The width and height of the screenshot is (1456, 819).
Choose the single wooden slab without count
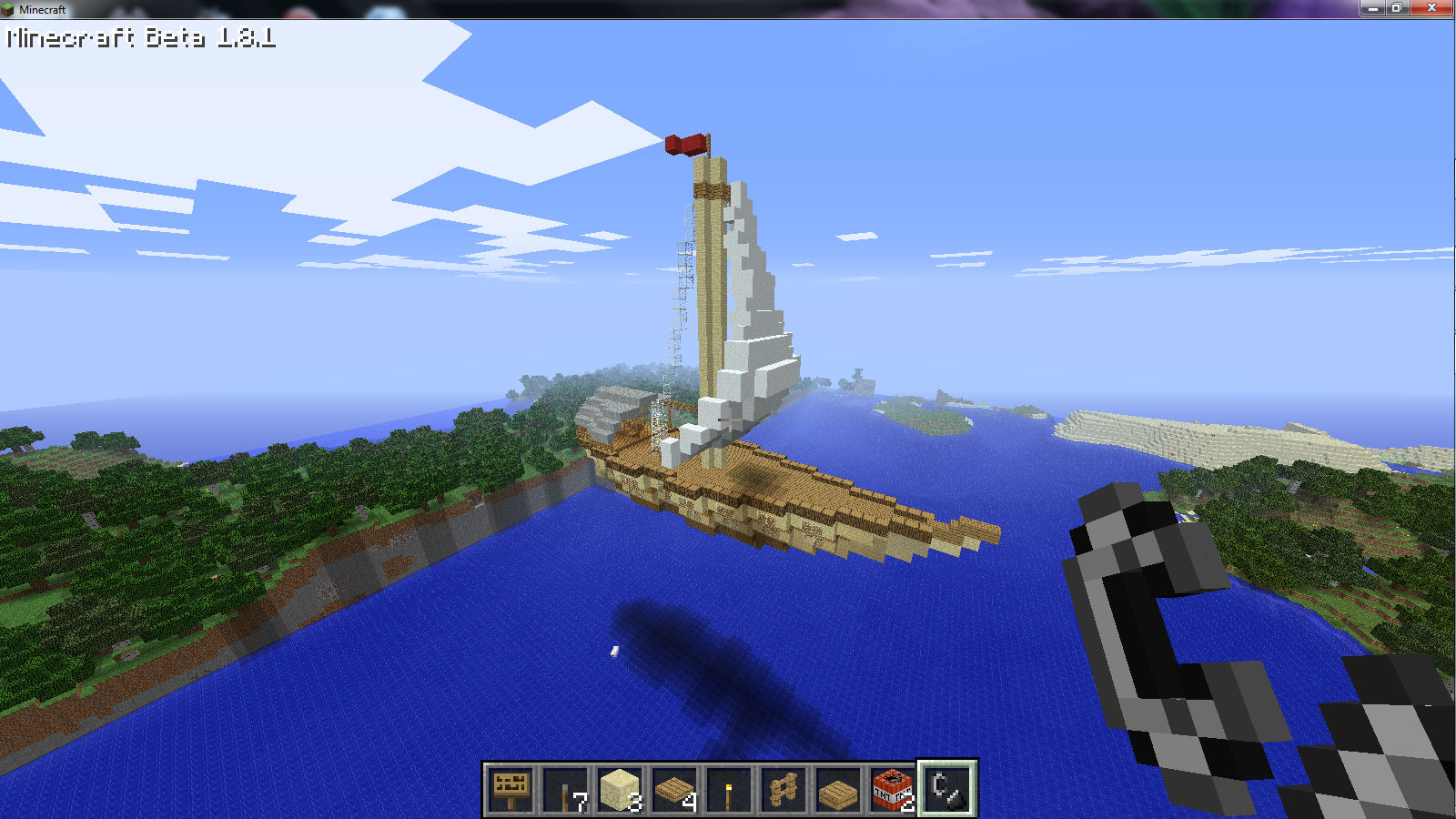pyautogui.click(x=838, y=789)
